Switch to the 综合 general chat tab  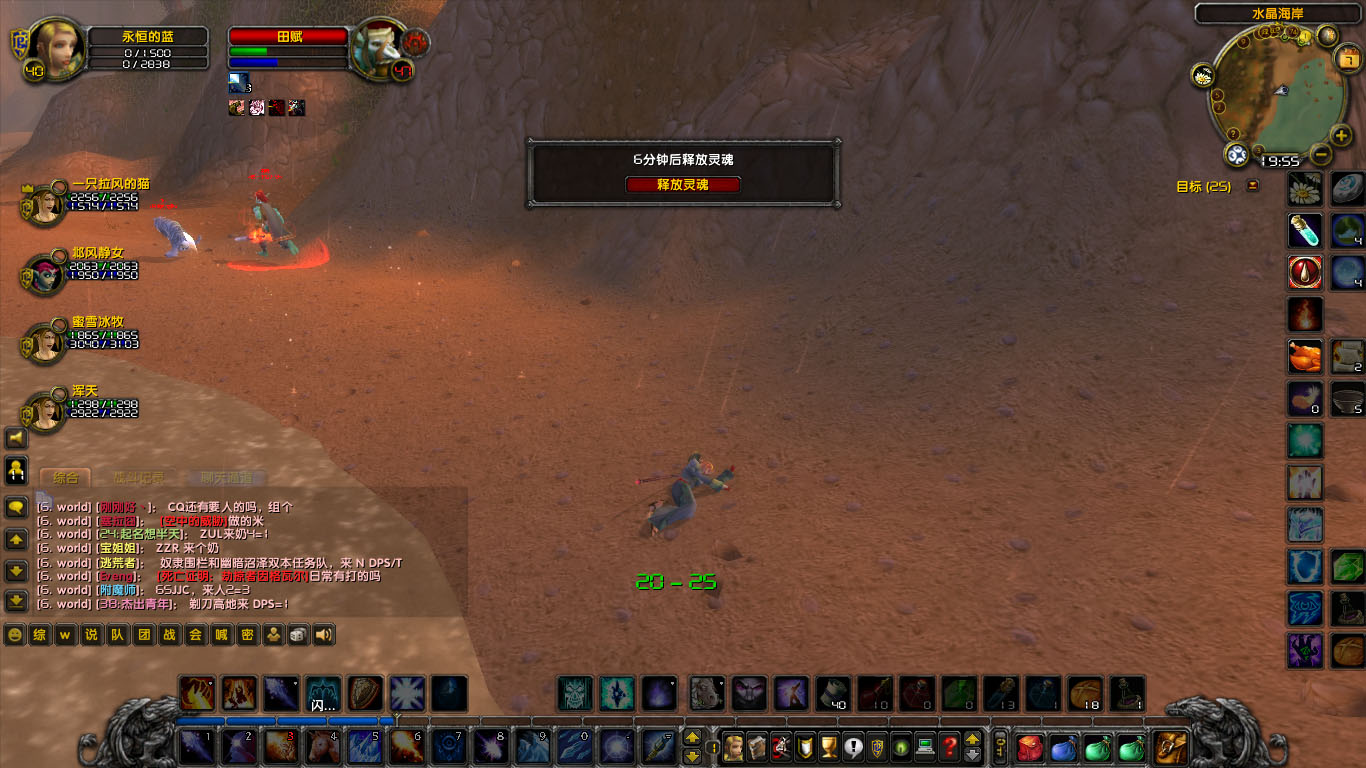click(x=66, y=478)
